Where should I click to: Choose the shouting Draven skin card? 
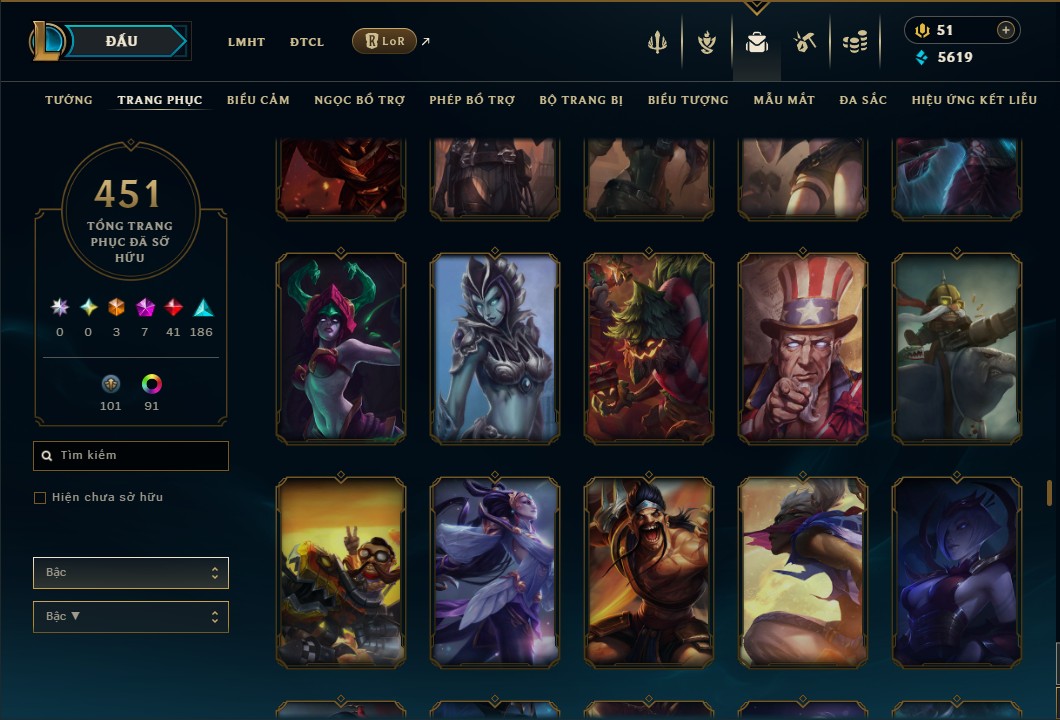coord(649,572)
